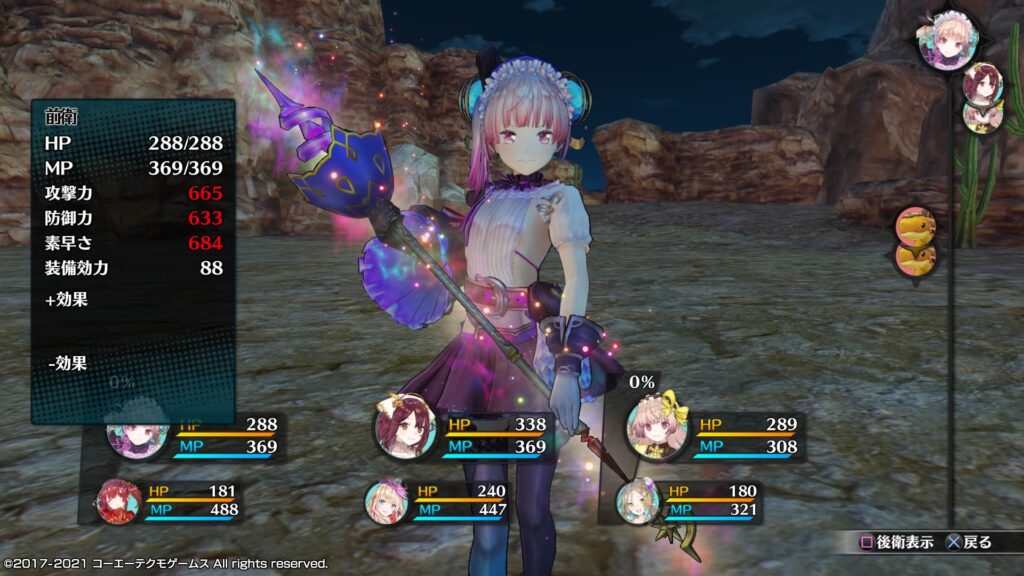Select the maid-headdress girl's party status portrait

pyautogui.click(x=137, y=436)
